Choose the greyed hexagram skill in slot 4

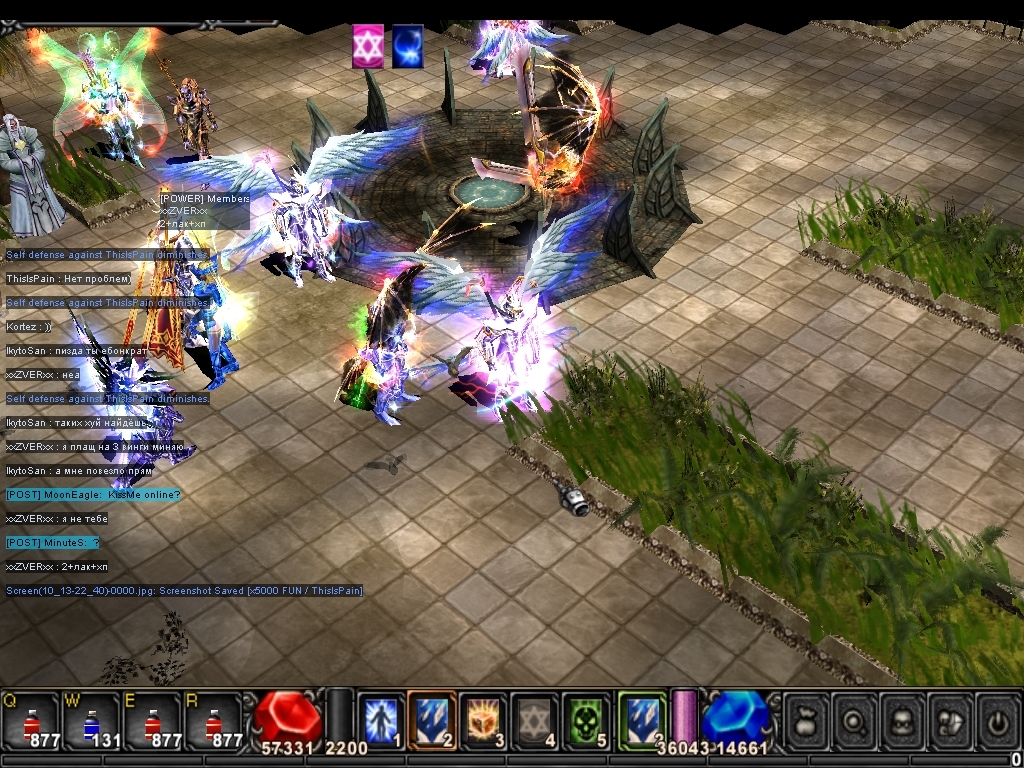[x=535, y=719]
